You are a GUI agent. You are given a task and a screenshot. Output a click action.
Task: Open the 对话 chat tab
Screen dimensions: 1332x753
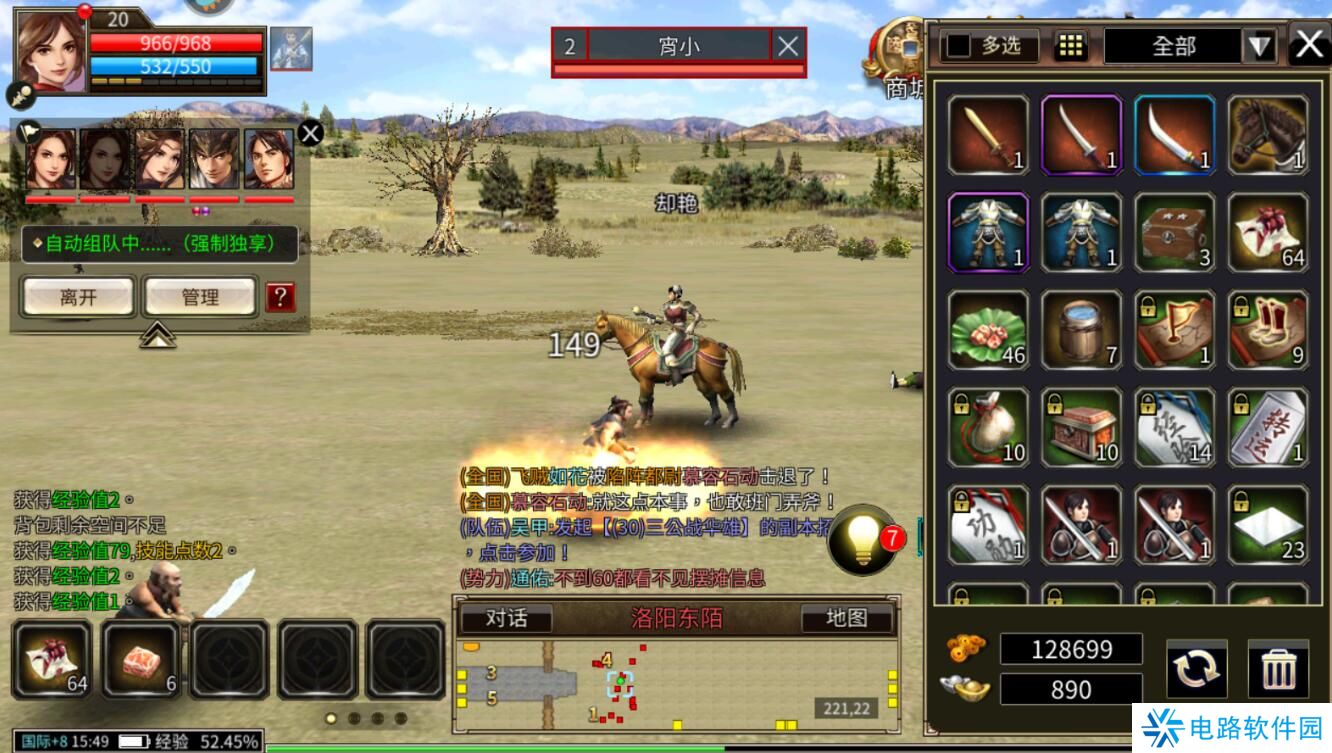coord(506,618)
